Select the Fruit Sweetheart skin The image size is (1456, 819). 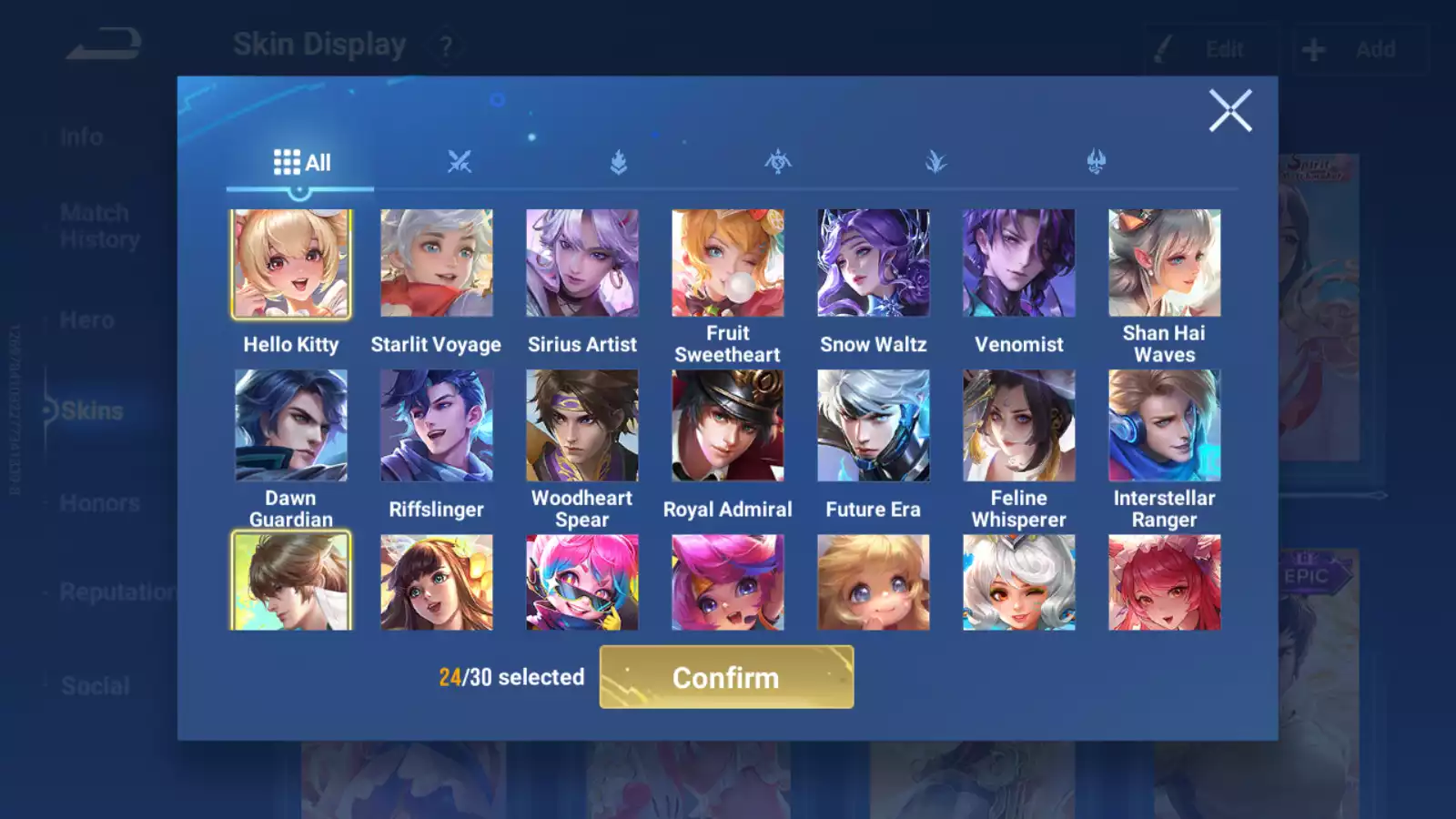pos(728,264)
